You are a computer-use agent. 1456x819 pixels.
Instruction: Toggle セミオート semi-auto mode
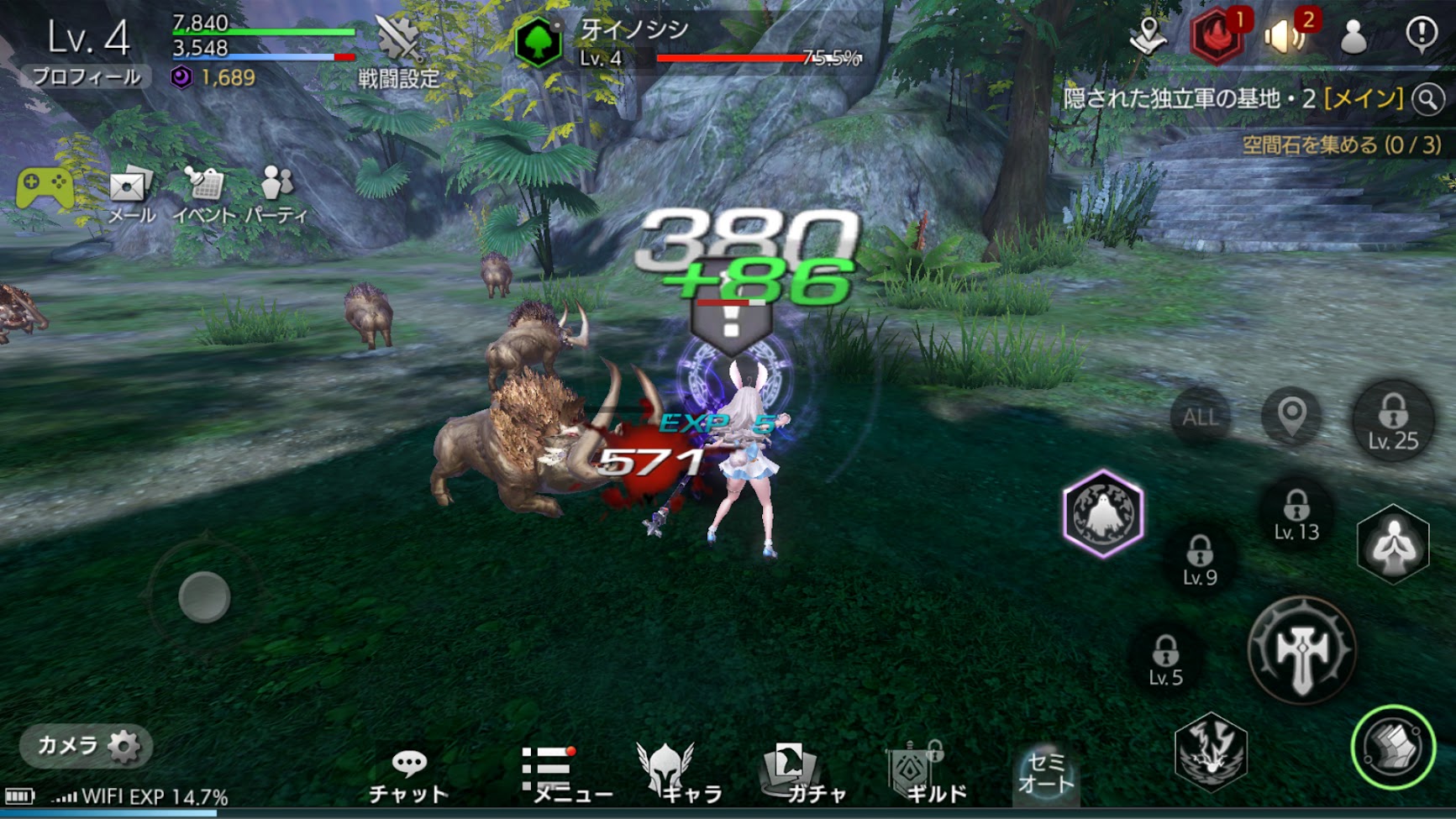[x=1045, y=773]
